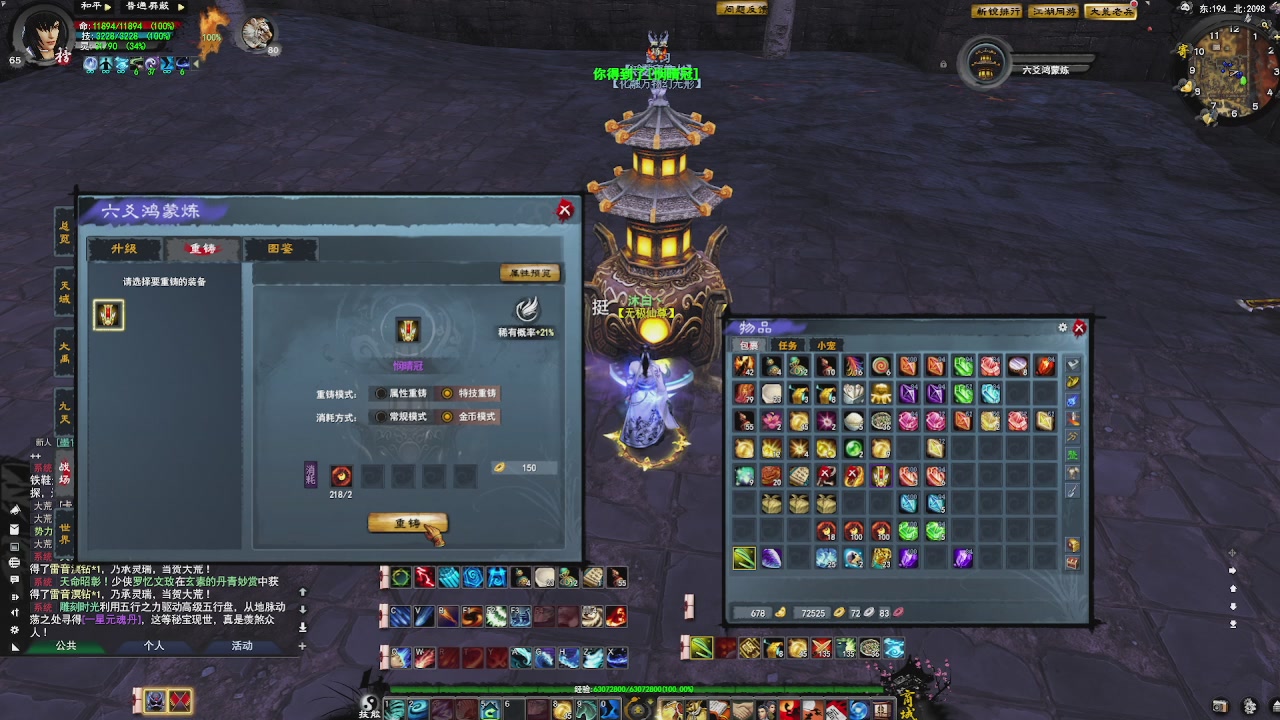Select the 世界 world channel side tab
This screenshot has width=1280, height=720.
[x=65, y=533]
